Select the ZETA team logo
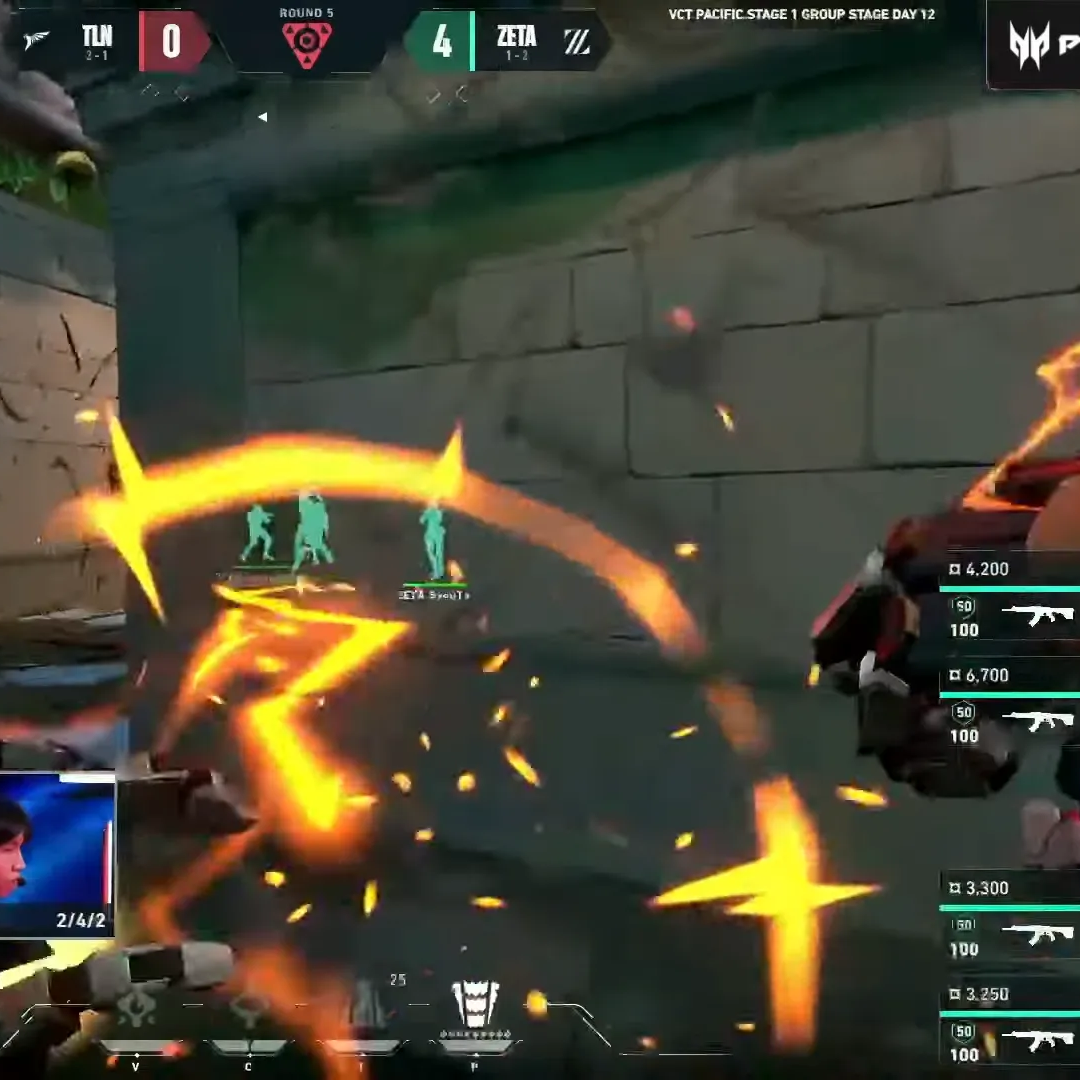The height and width of the screenshot is (1080, 1080). pos(577,41)
